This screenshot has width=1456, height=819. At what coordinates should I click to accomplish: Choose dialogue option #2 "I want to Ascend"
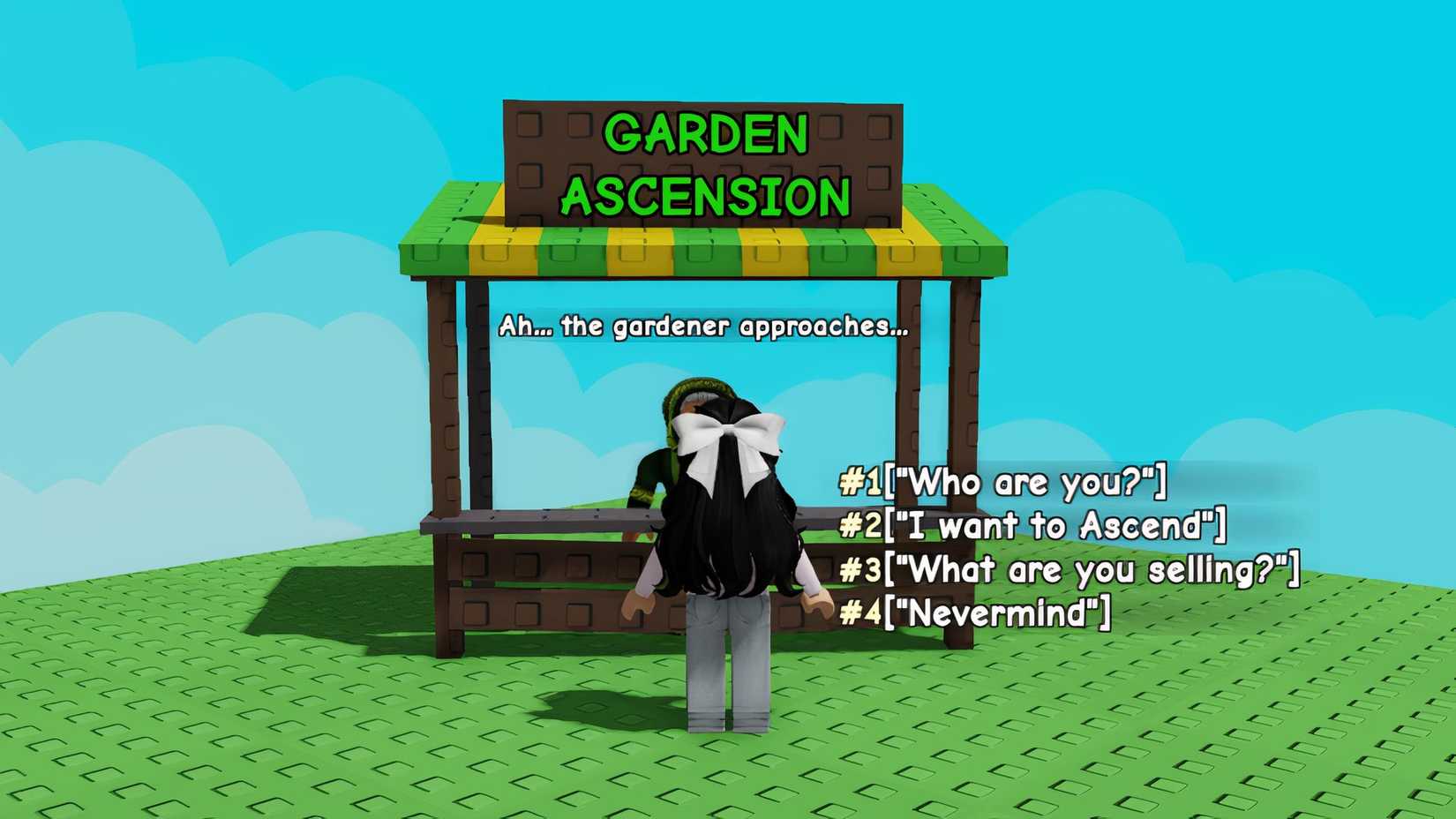tap(1032, 527)
